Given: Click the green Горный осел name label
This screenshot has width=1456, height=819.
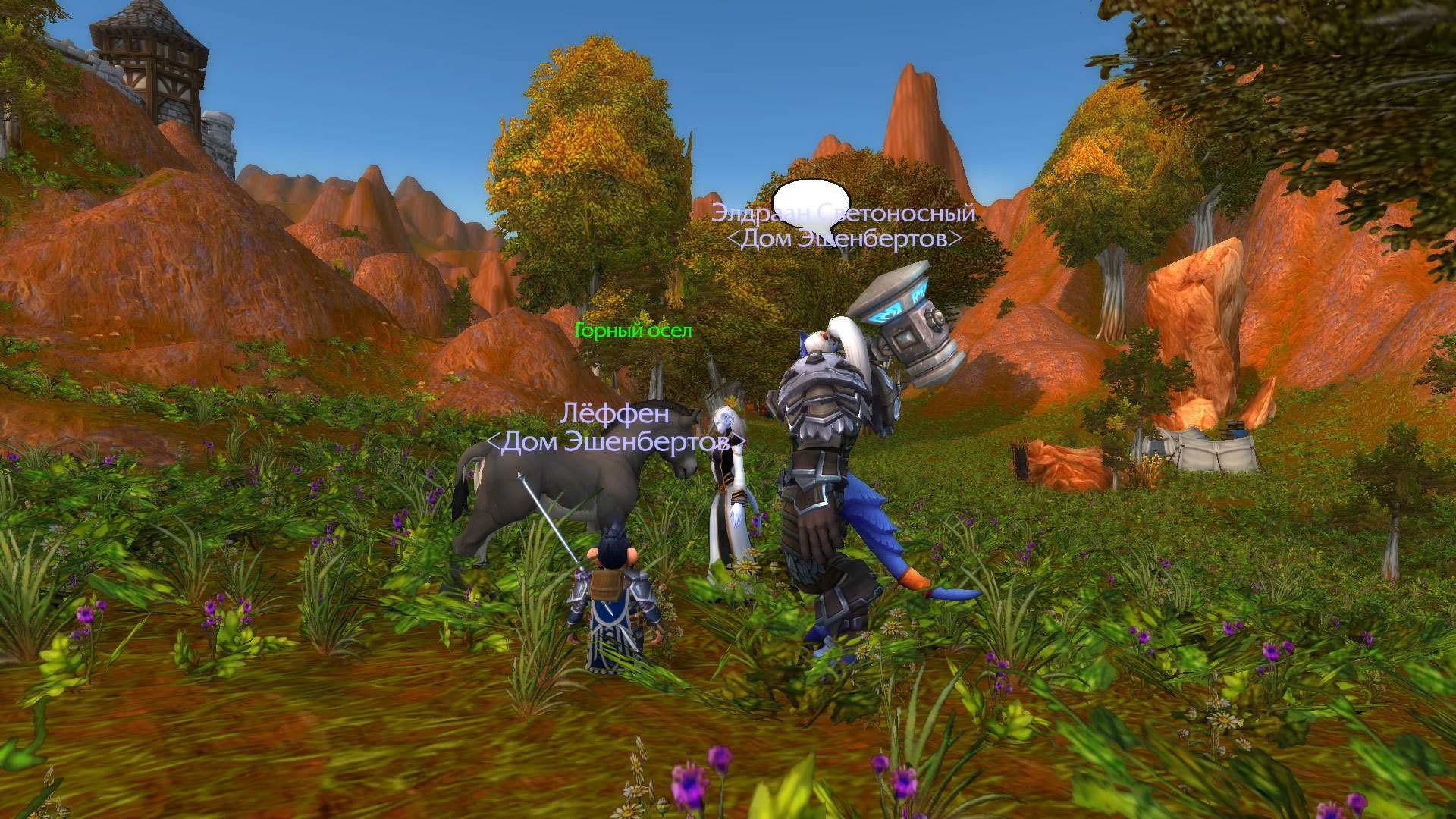Looking at the screenshot, I should tap(633, 331).
